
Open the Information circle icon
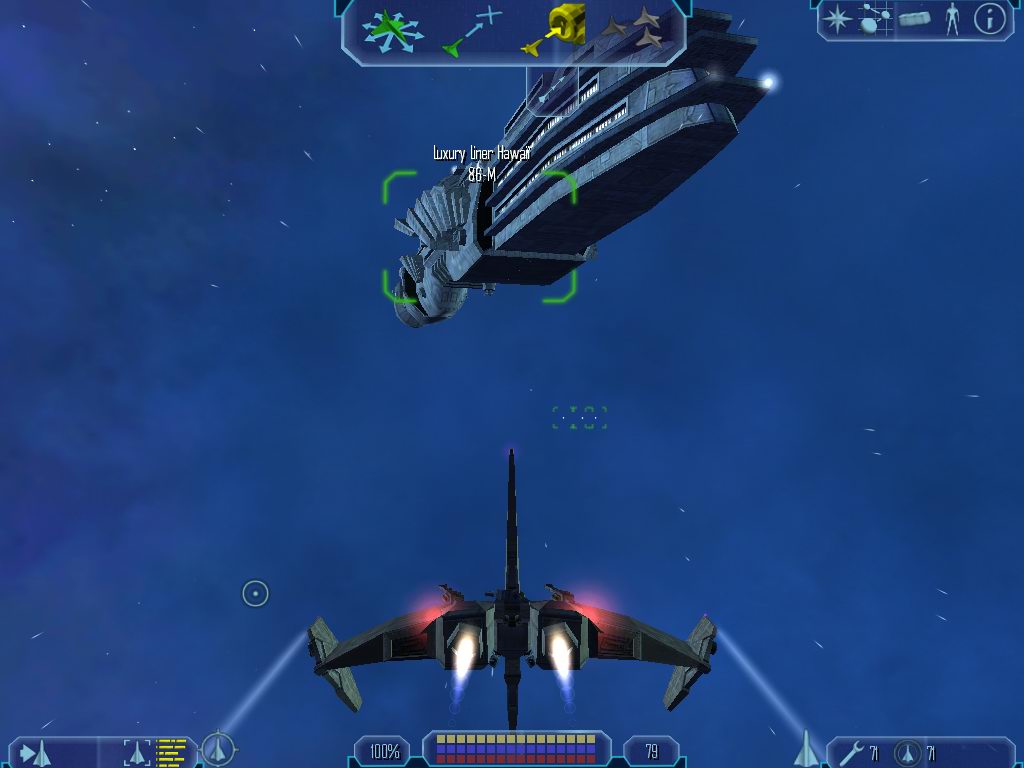(989, 18)
